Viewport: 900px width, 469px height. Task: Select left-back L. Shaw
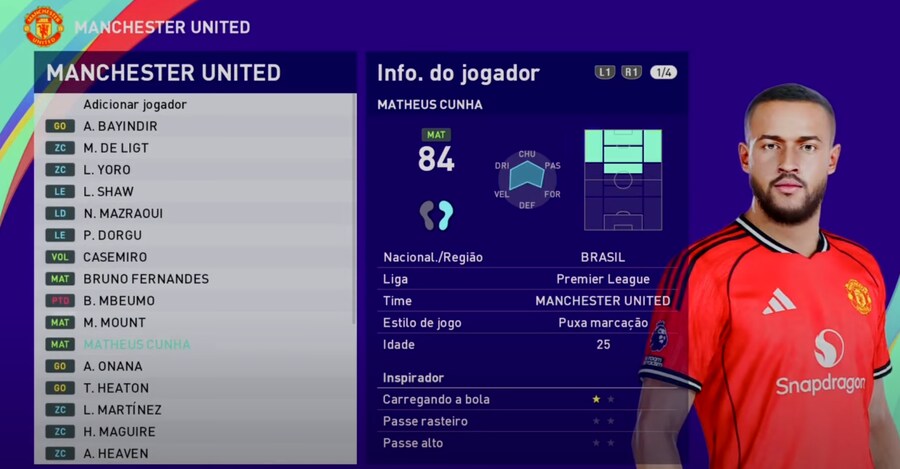point(108,192)
